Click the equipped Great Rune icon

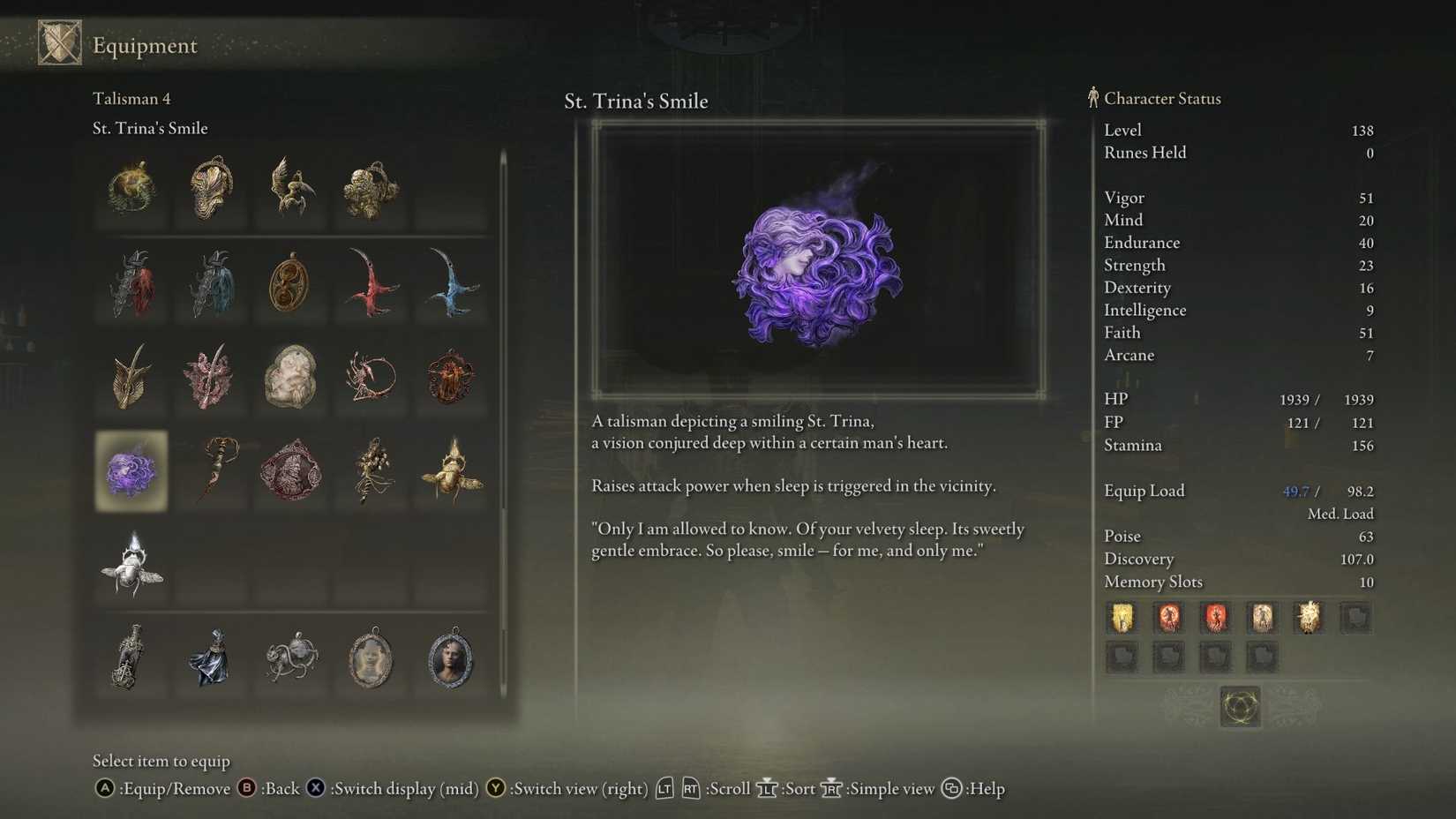[x=1239, y=708]
